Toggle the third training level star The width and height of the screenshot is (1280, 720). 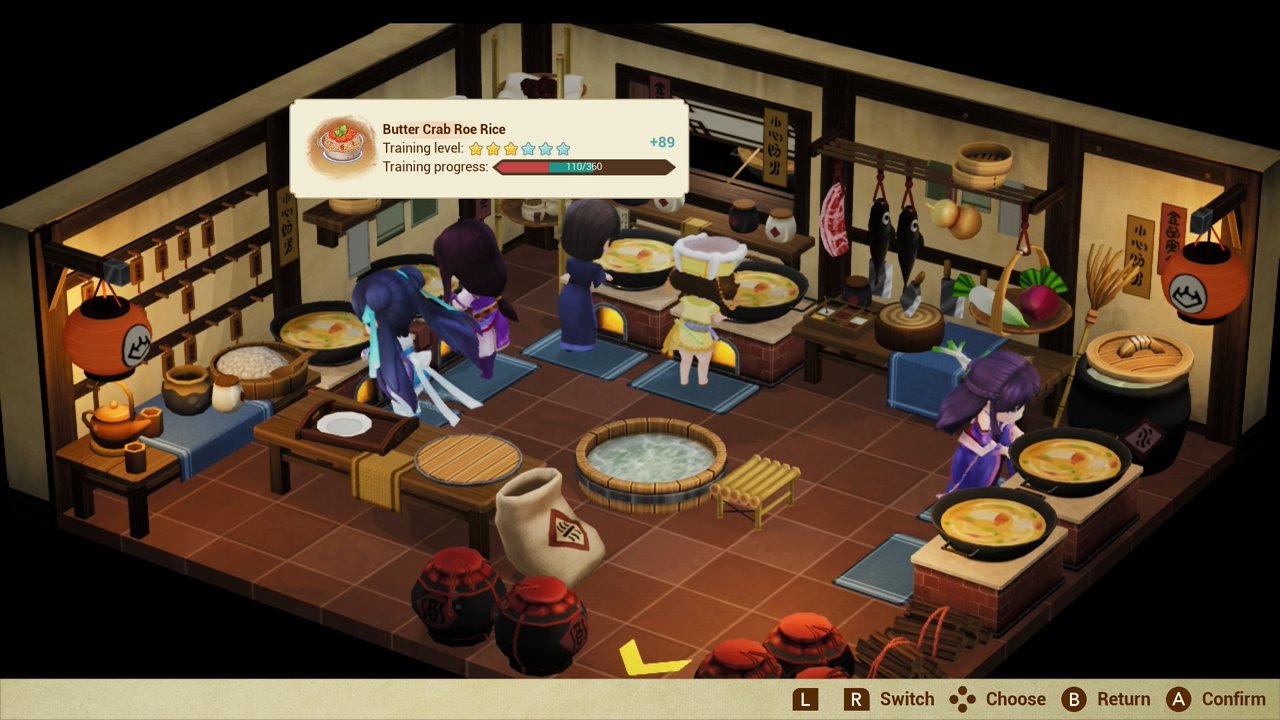[513, 147]
